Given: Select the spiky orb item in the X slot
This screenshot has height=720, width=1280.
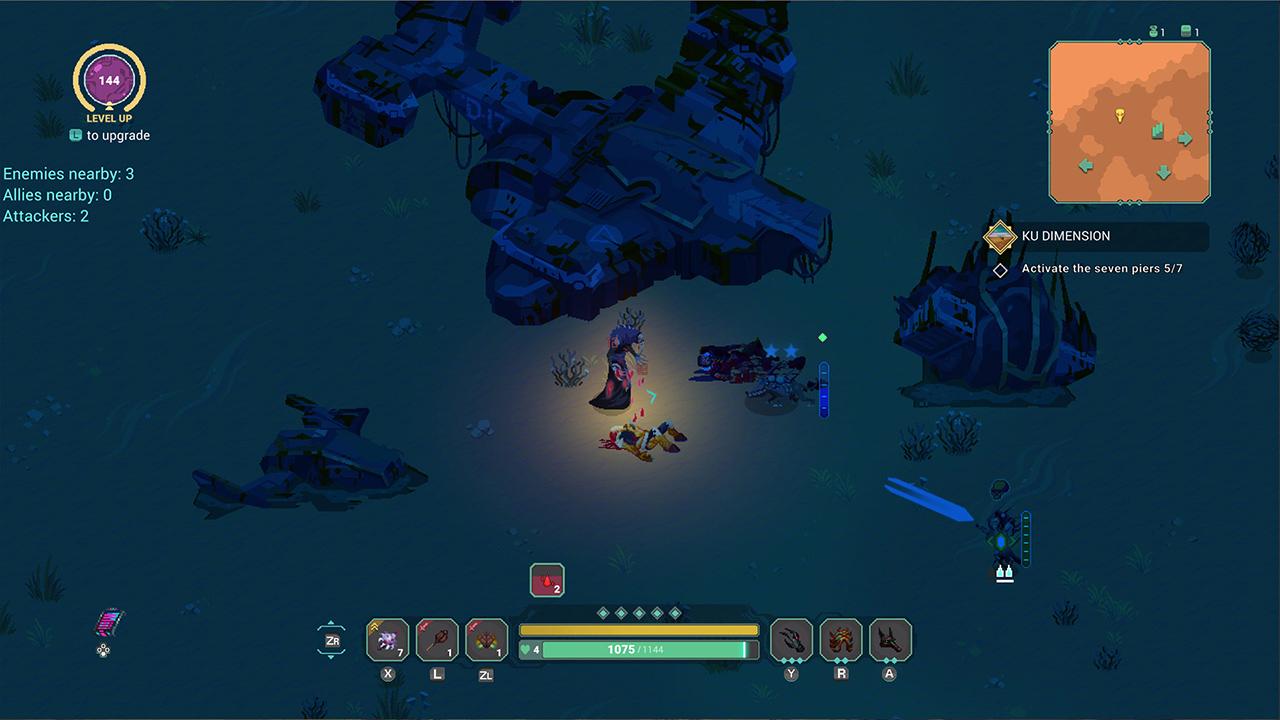Looking at the screenshot, I should (x=387, y=640).
